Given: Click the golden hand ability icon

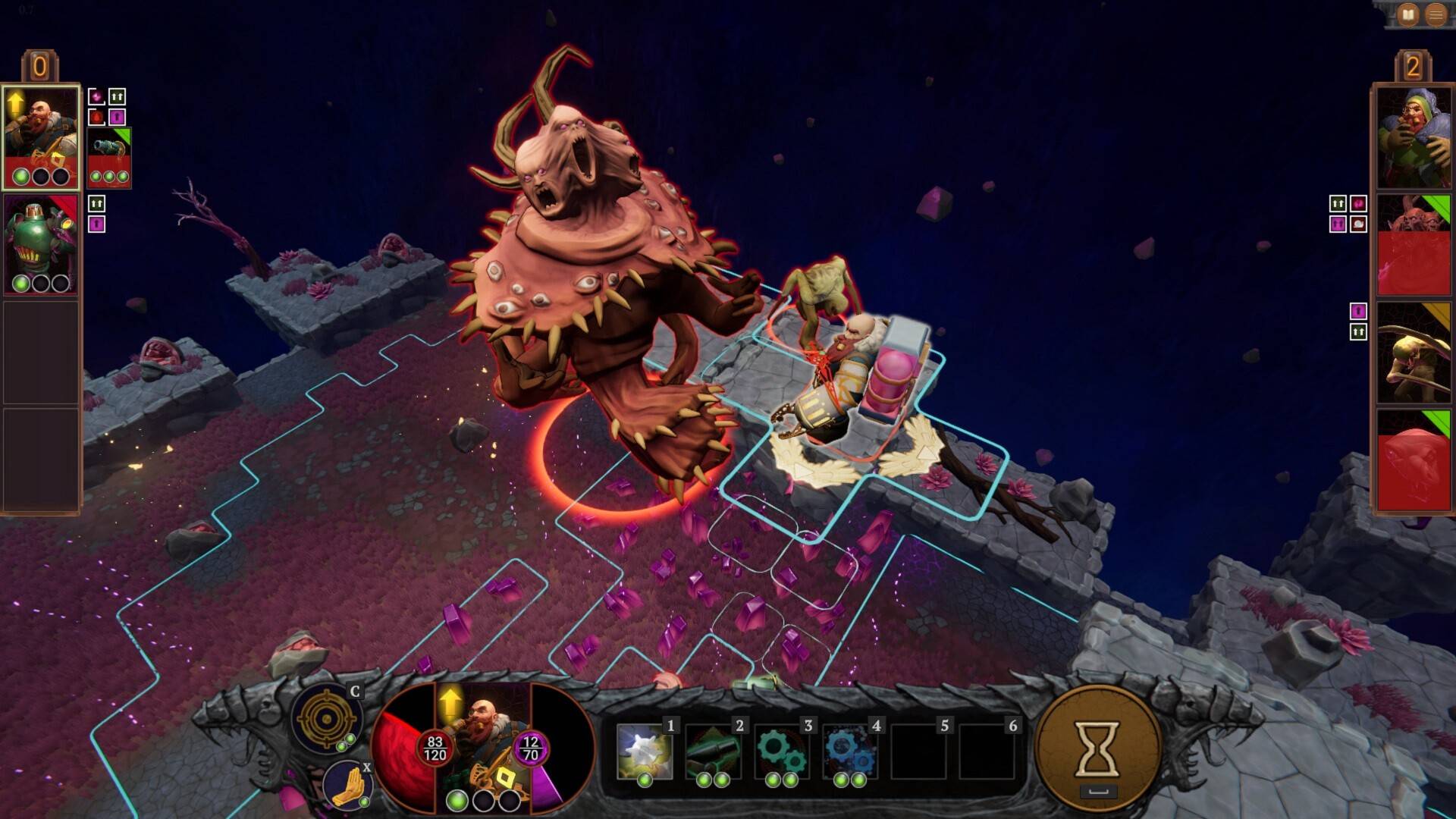Looking at the screenshot, I should coord(346,785).
